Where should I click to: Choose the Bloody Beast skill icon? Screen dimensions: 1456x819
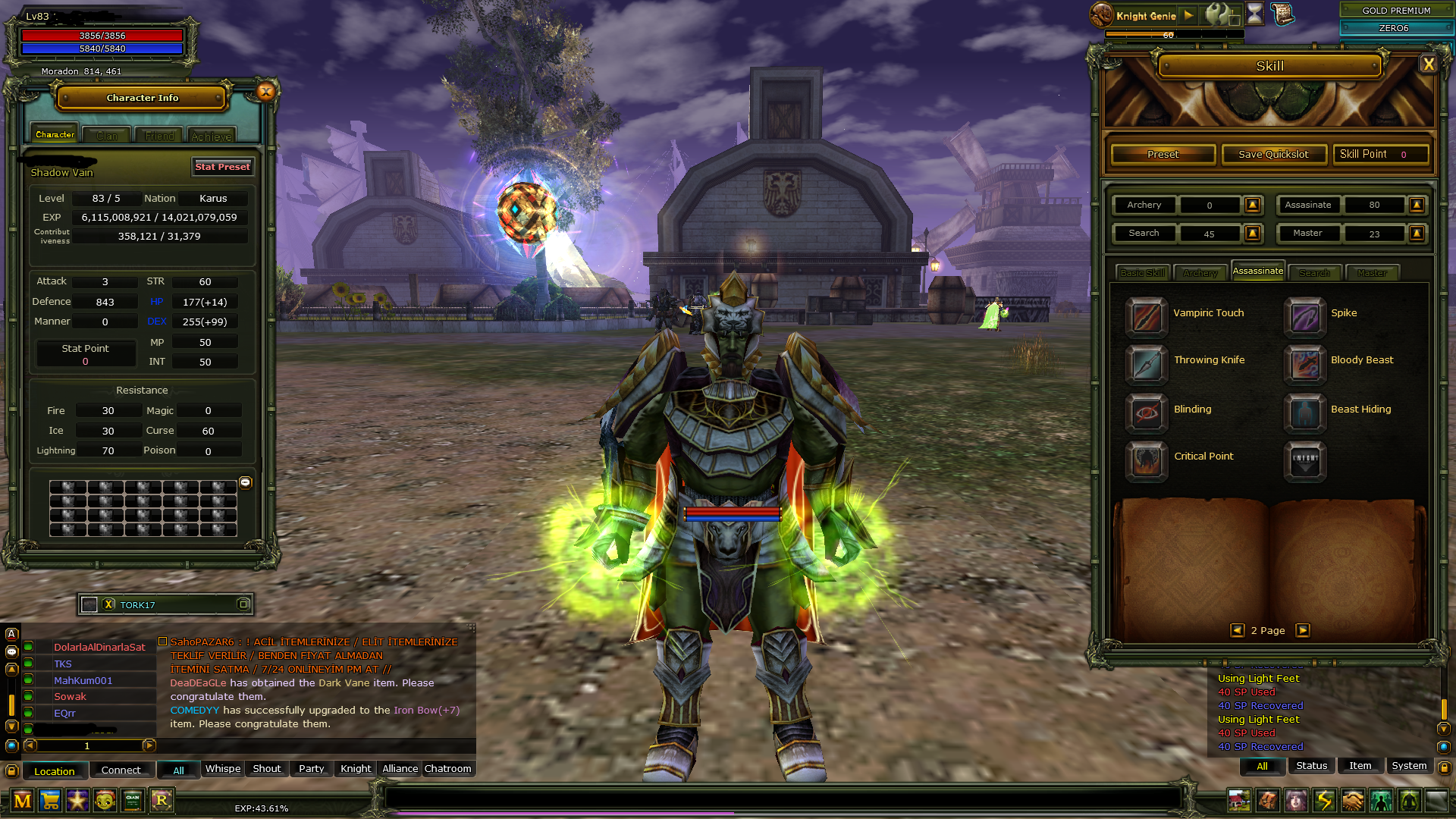1304,364
